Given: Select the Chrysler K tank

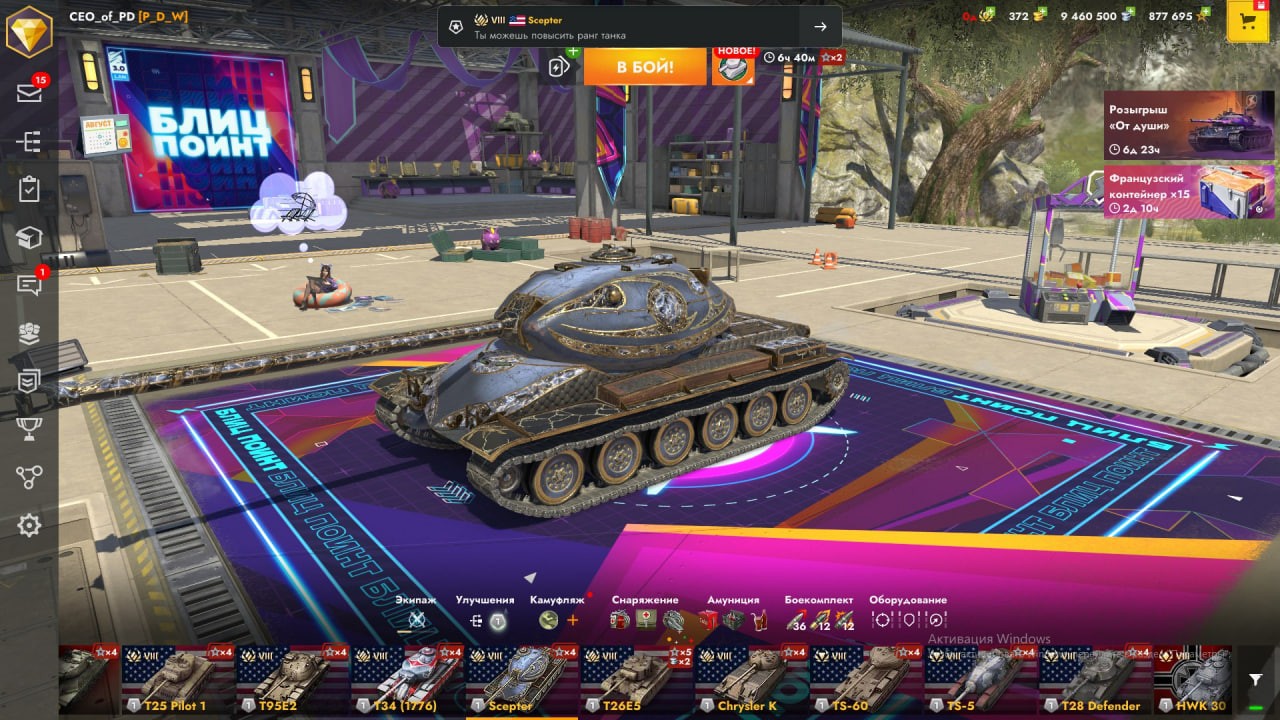Looking at the screenshot, I should [751, 680].
